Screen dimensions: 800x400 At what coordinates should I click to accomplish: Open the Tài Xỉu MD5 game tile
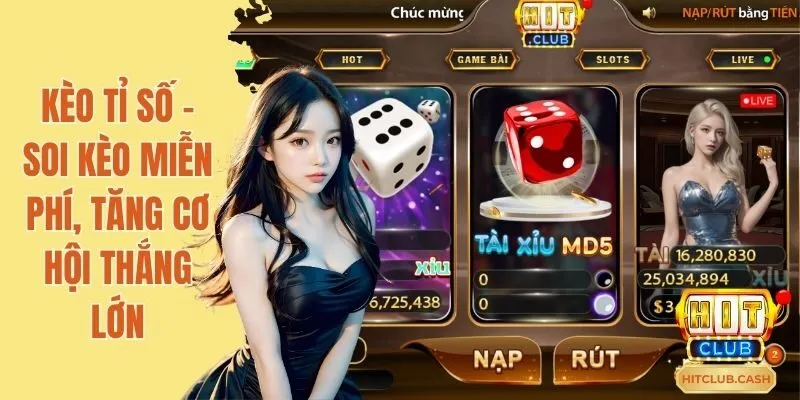[544, 200]
